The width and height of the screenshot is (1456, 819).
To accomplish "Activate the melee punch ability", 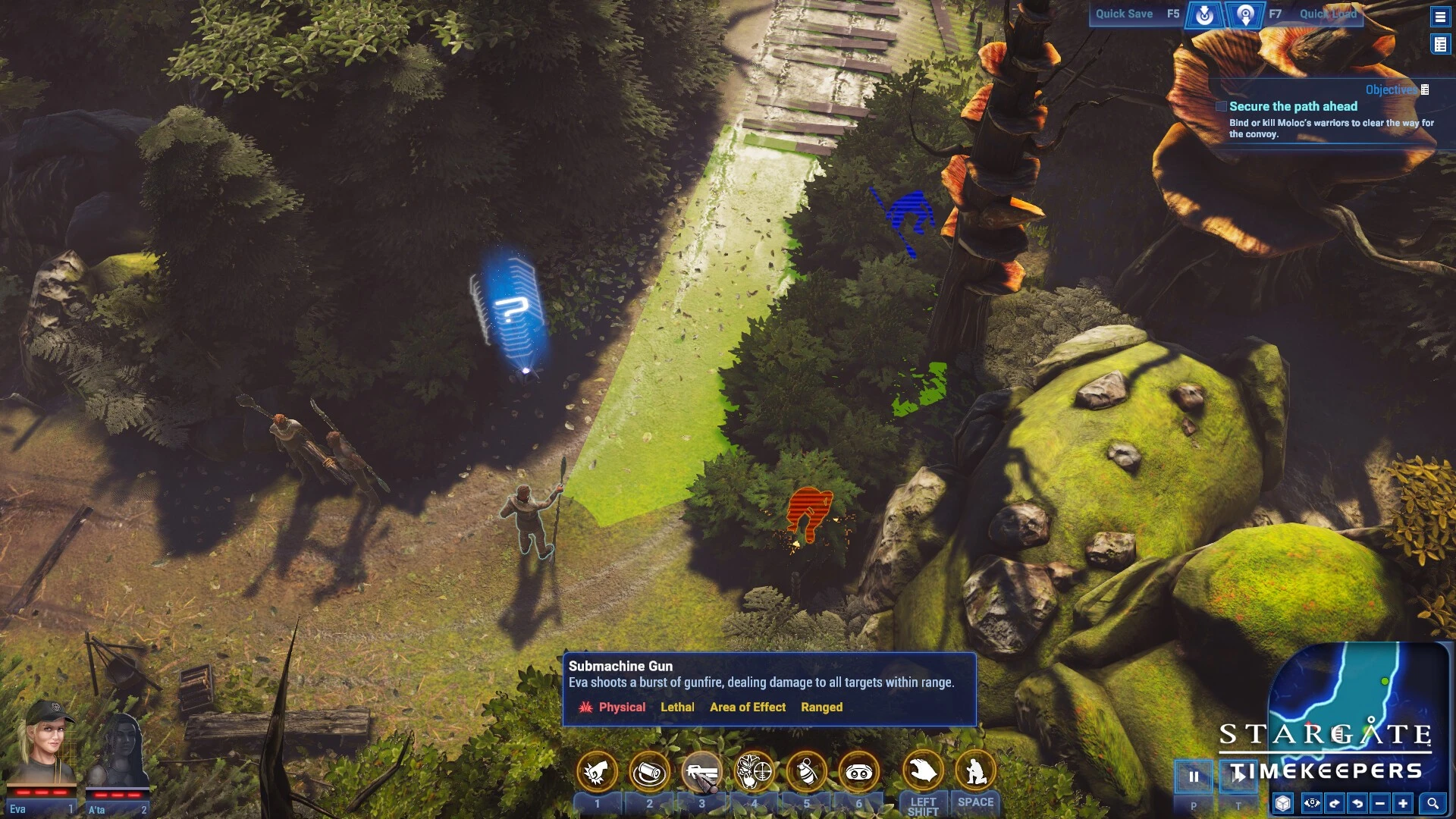I will (597, 772).
